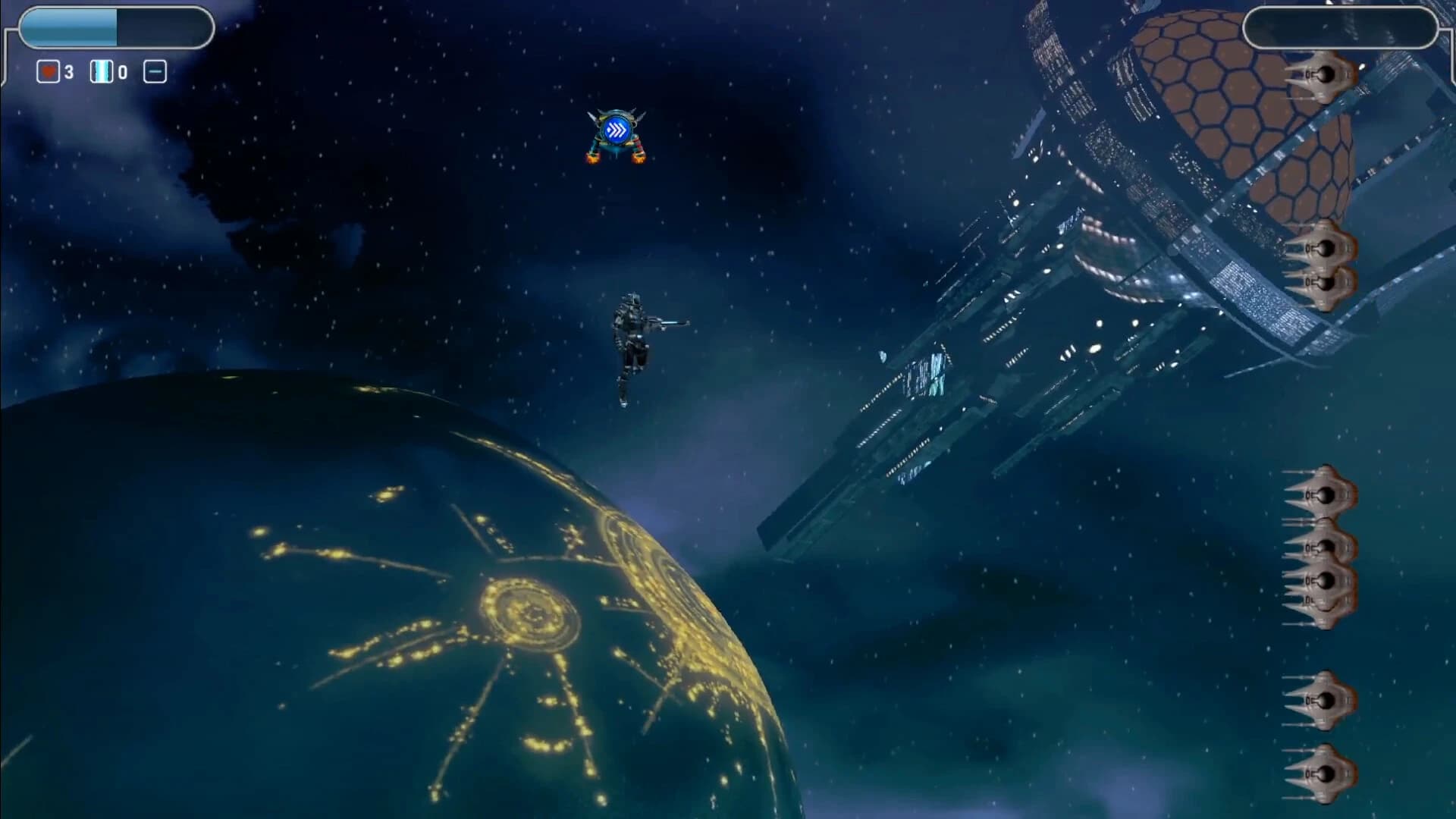
Task: Click the energy counter showing 0
Action: coord(124,71)
